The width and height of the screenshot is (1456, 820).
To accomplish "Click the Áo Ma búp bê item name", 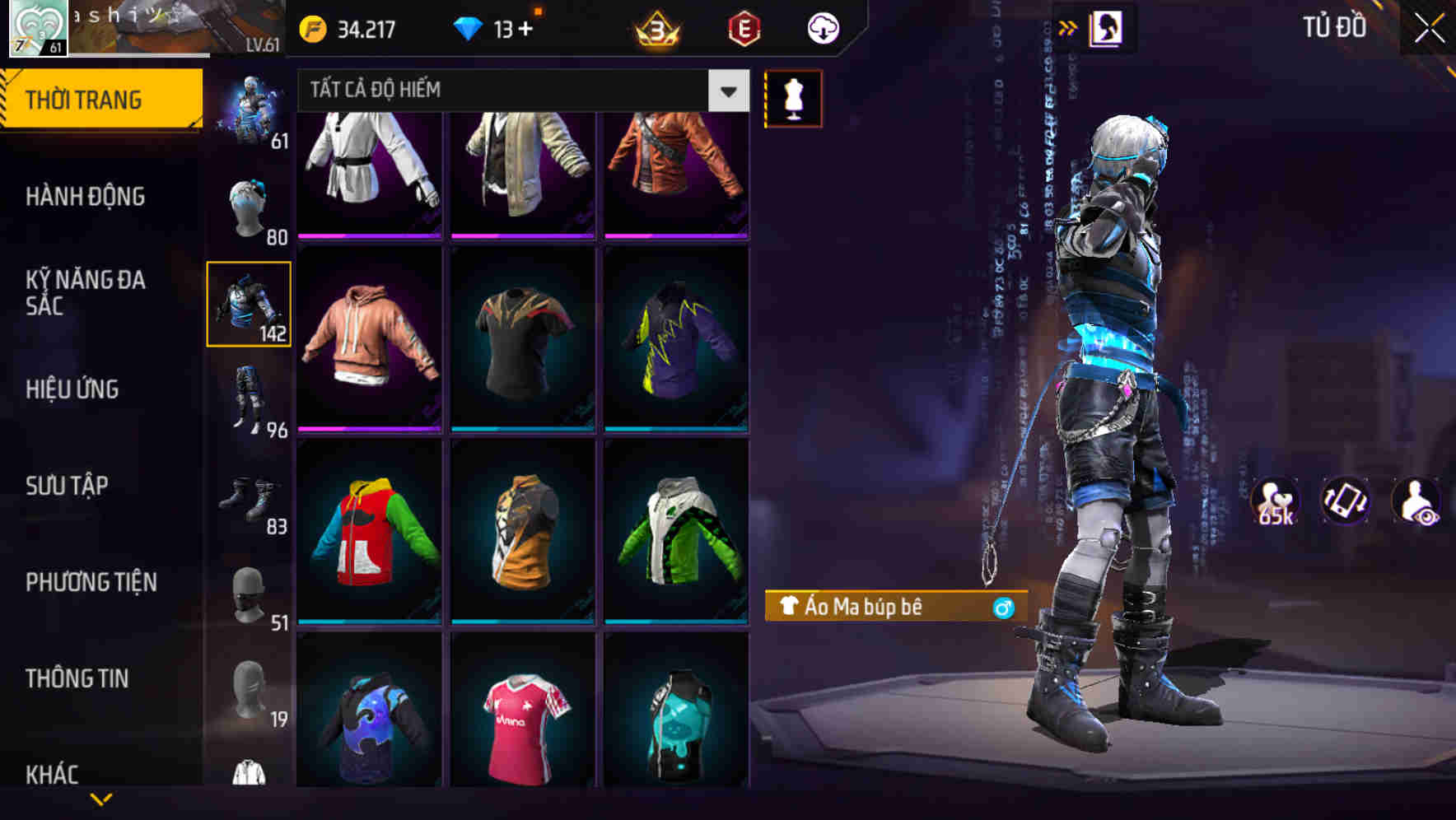I will click(865, 608).
